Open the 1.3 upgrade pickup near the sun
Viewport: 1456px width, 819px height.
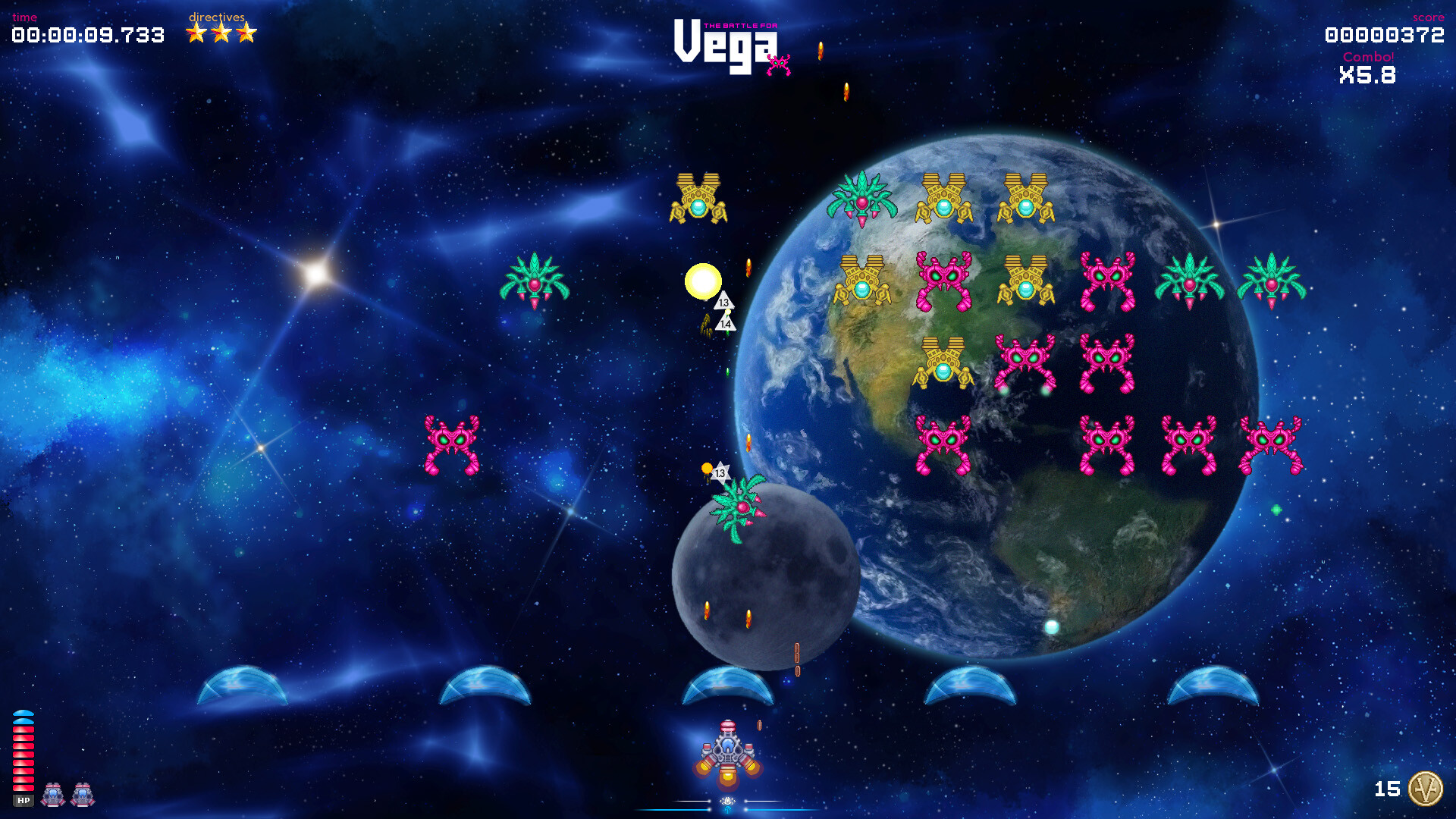pyautogui.click(x=724, y=301)
